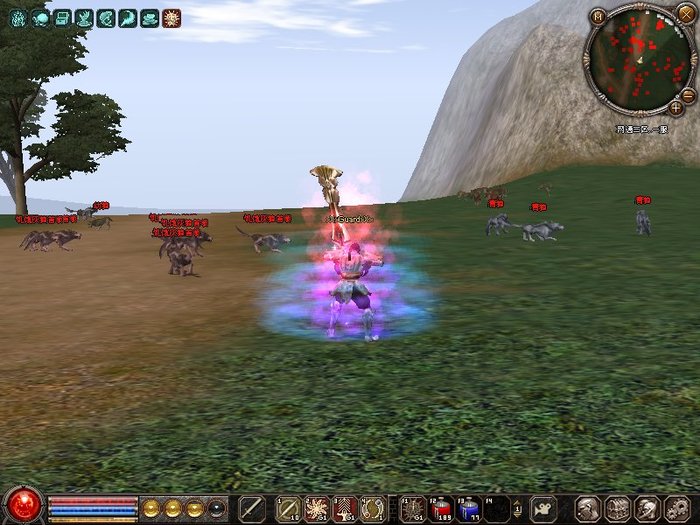Zoom out the minimap with minus button
Screen dimensions: 700x525
[x=688, y=94]
